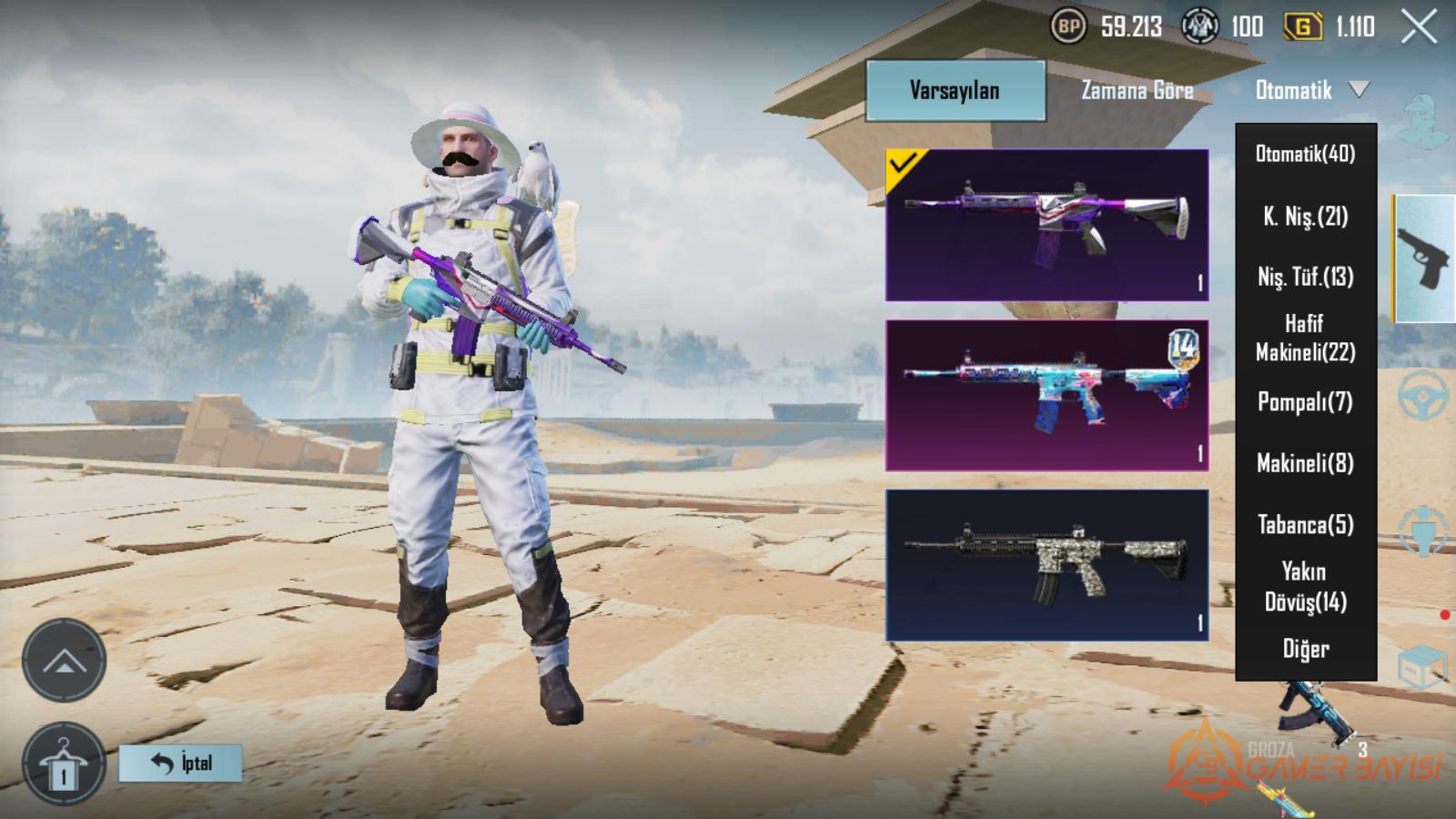The height and width of the screenshot is (819, 1456).
Task: Open the wardrobe hanger preset button
Action: coord(64,764)
